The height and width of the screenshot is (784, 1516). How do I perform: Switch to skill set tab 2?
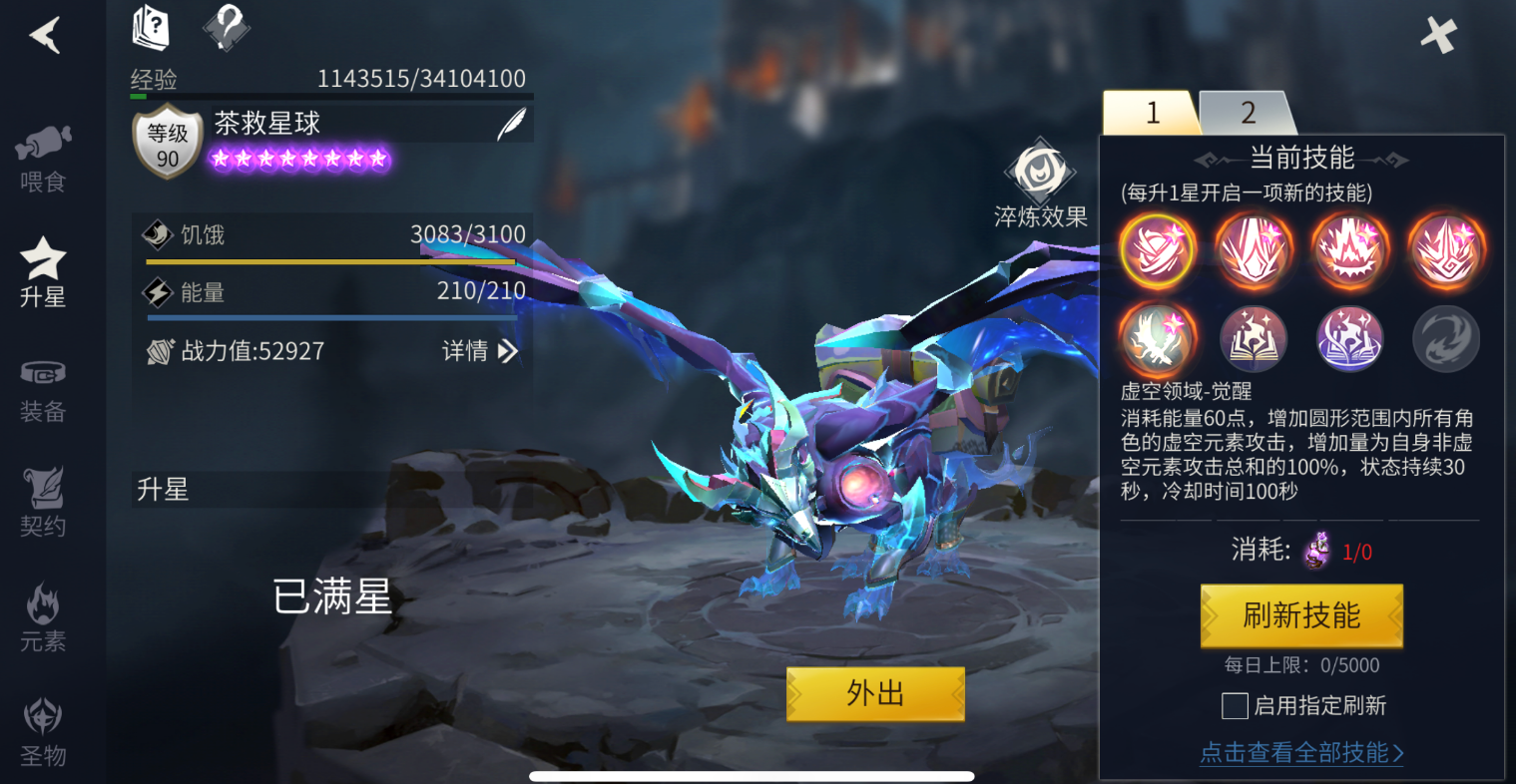point(1248,113)
